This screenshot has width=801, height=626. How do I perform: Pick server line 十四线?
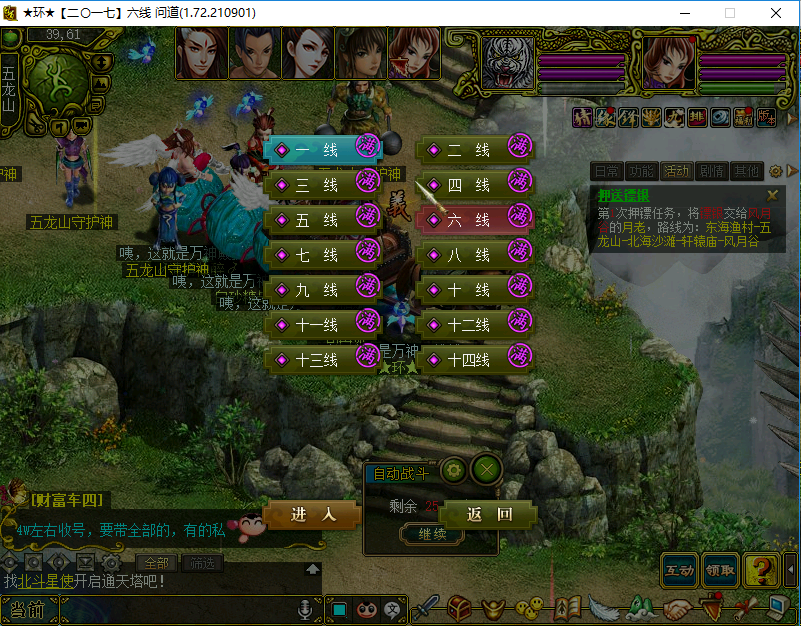pyautogui.click(x=467, y=360)
